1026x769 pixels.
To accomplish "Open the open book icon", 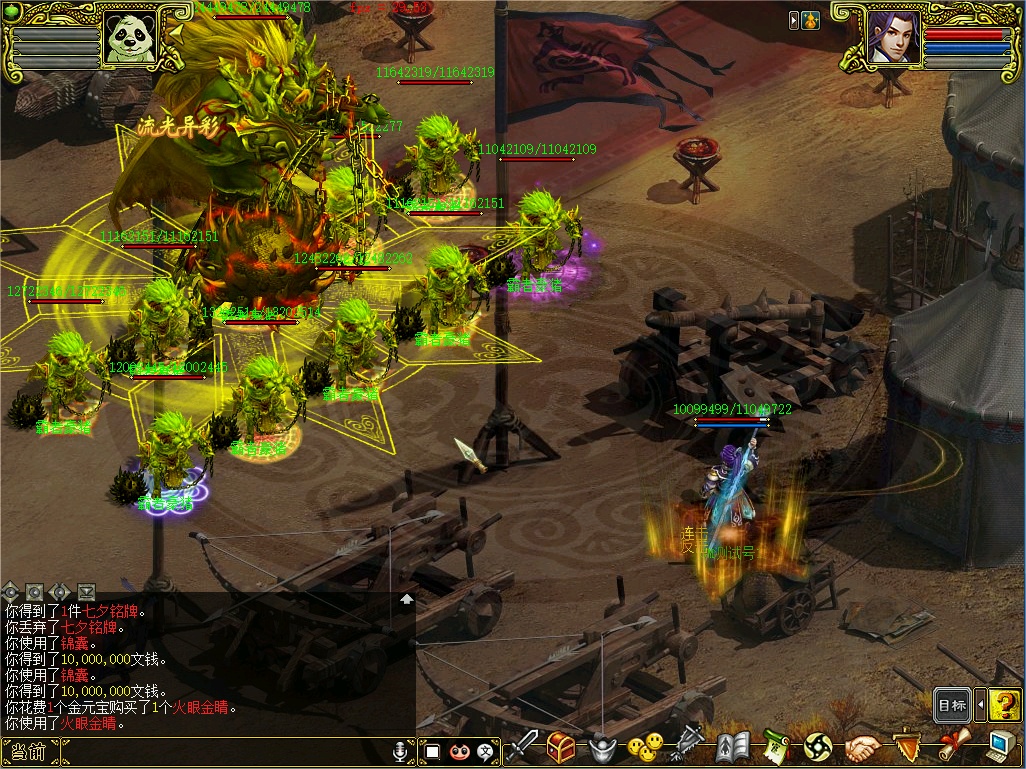I will tap(733, 746).
